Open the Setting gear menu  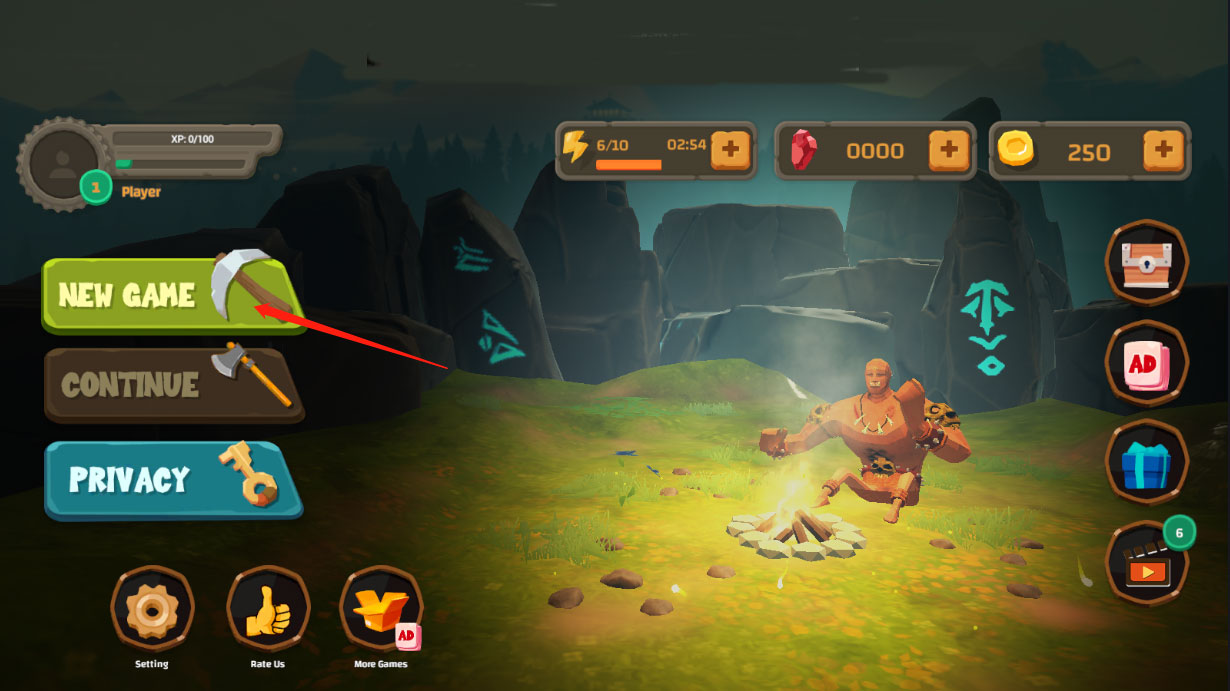(152, 607)
